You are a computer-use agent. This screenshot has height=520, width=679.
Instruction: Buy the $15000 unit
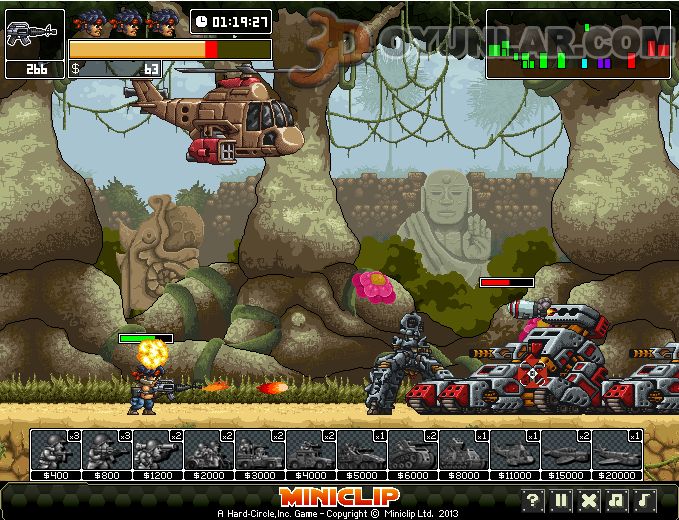click(x=566, y=451)
